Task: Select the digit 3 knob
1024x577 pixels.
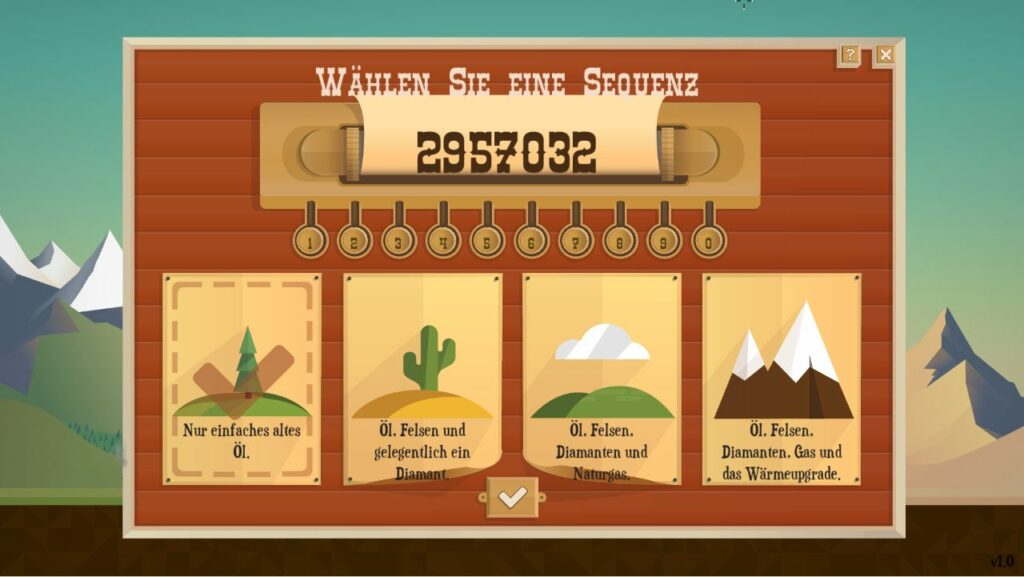Action: tap(398, 241)
